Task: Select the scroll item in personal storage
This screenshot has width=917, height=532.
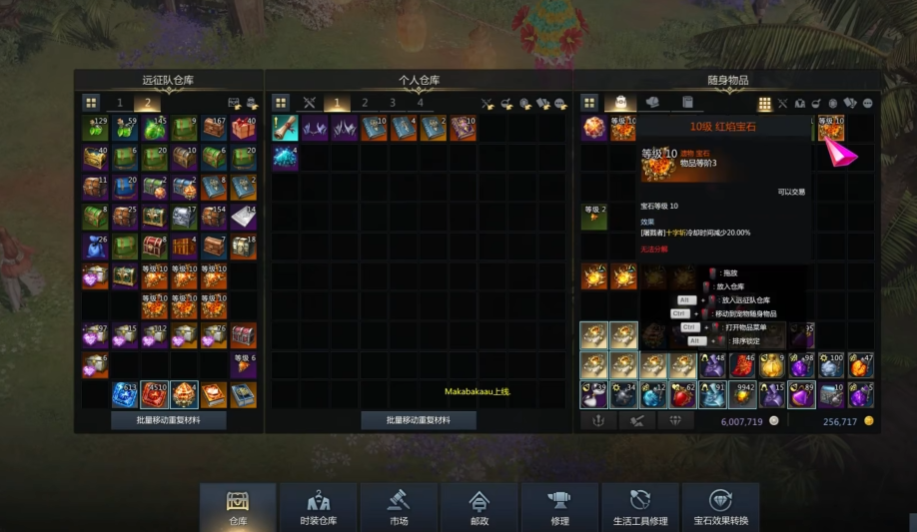Action: point(285,128)
